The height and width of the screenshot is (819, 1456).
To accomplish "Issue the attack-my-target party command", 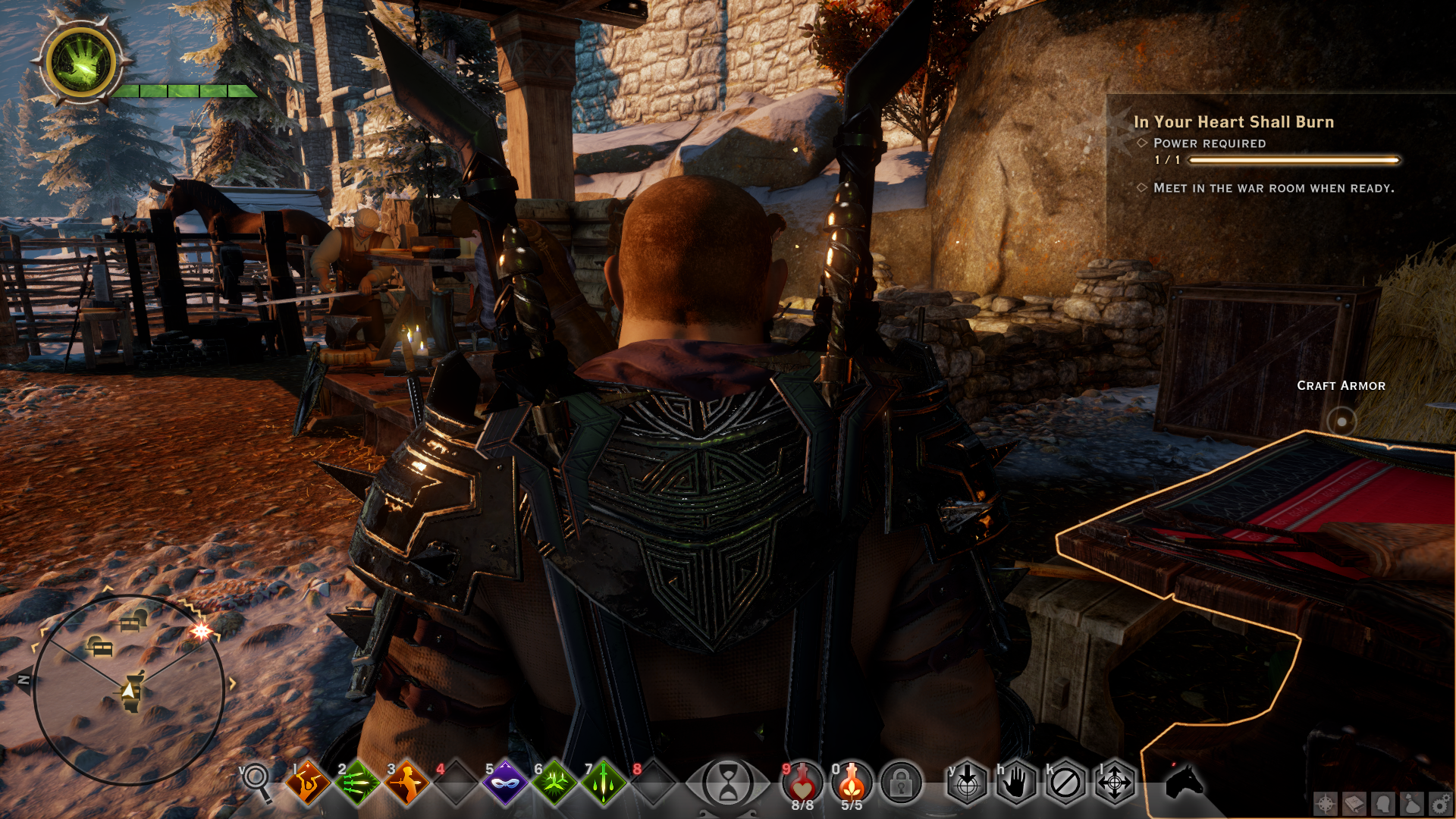I will click(x=967, y=782).
